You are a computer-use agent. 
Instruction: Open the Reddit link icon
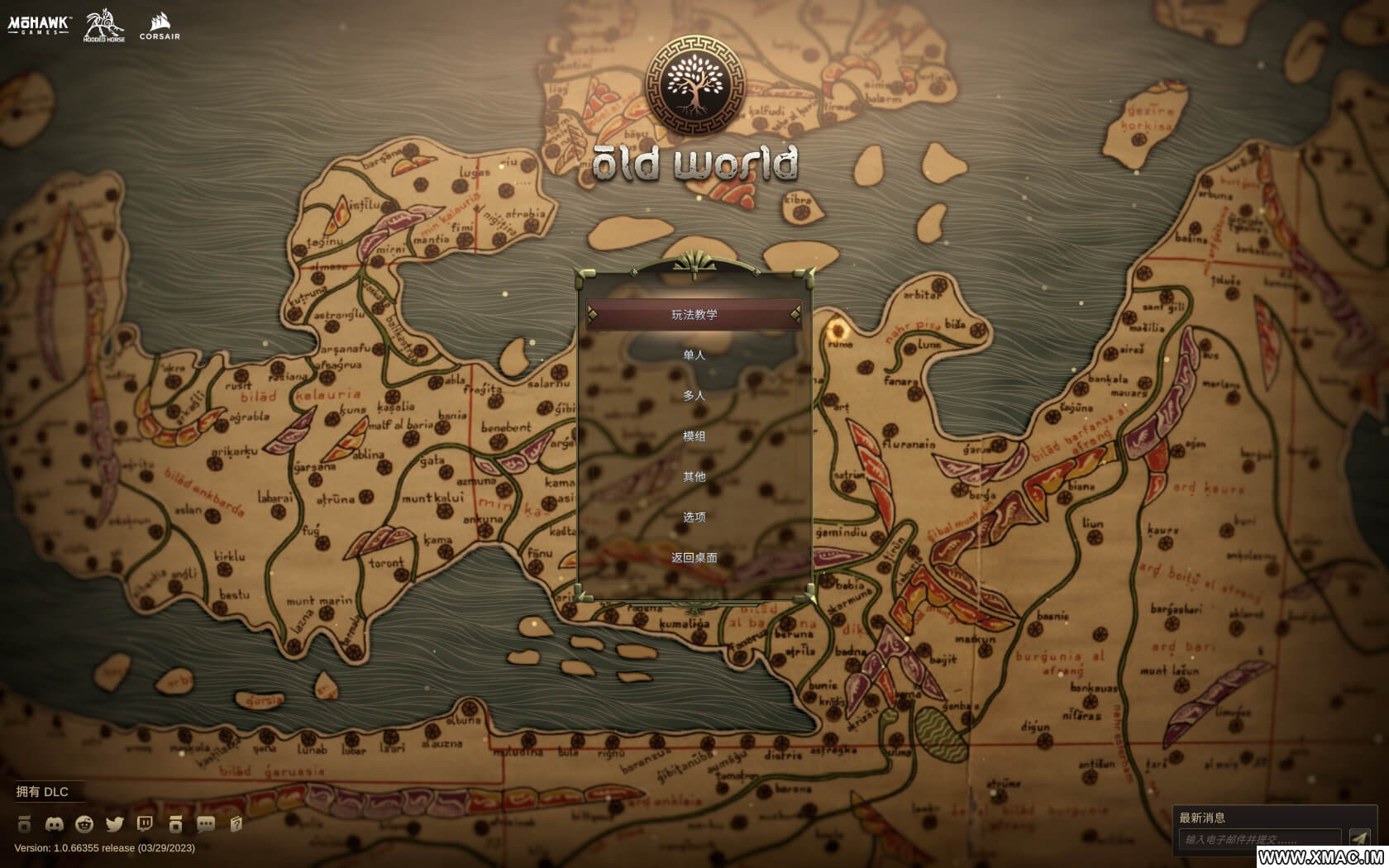[x=84, y=824]
